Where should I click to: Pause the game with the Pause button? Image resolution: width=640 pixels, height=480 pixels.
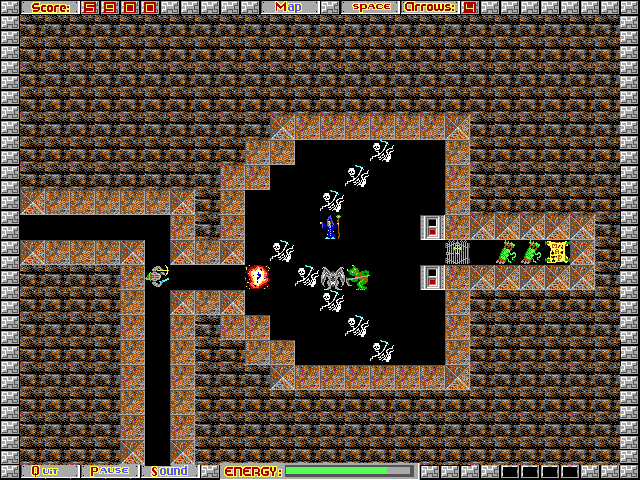tap(110, 471)
